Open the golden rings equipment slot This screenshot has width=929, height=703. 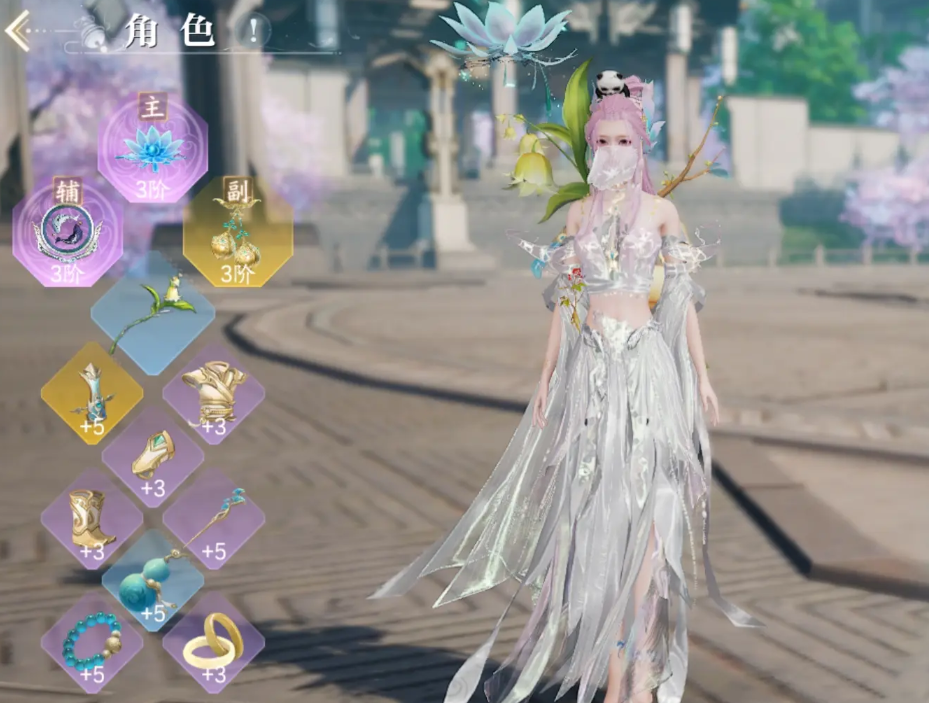[x=213, y=641]
